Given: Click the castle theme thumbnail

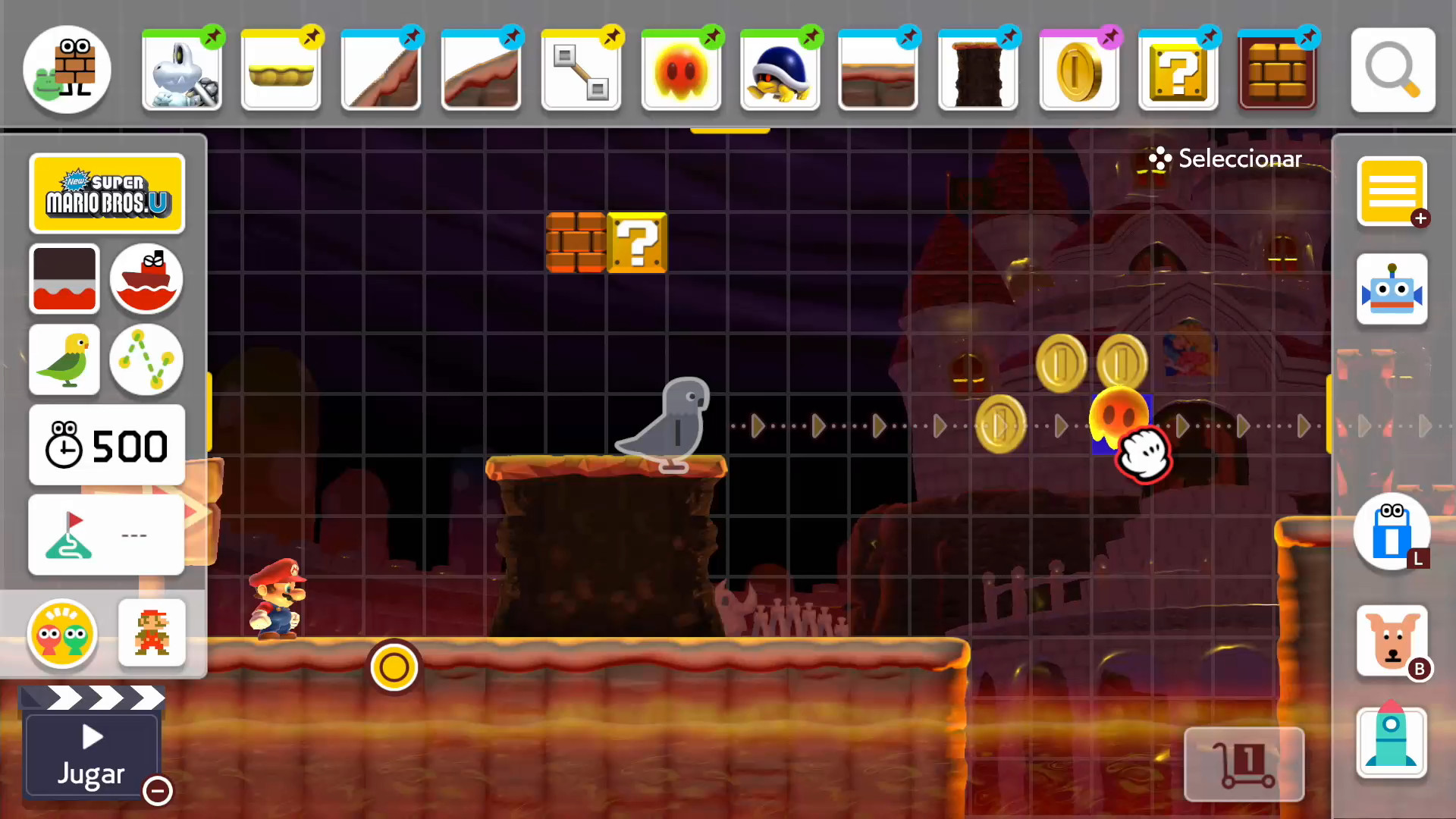Looking at the screenshot, I should (64, 279).
